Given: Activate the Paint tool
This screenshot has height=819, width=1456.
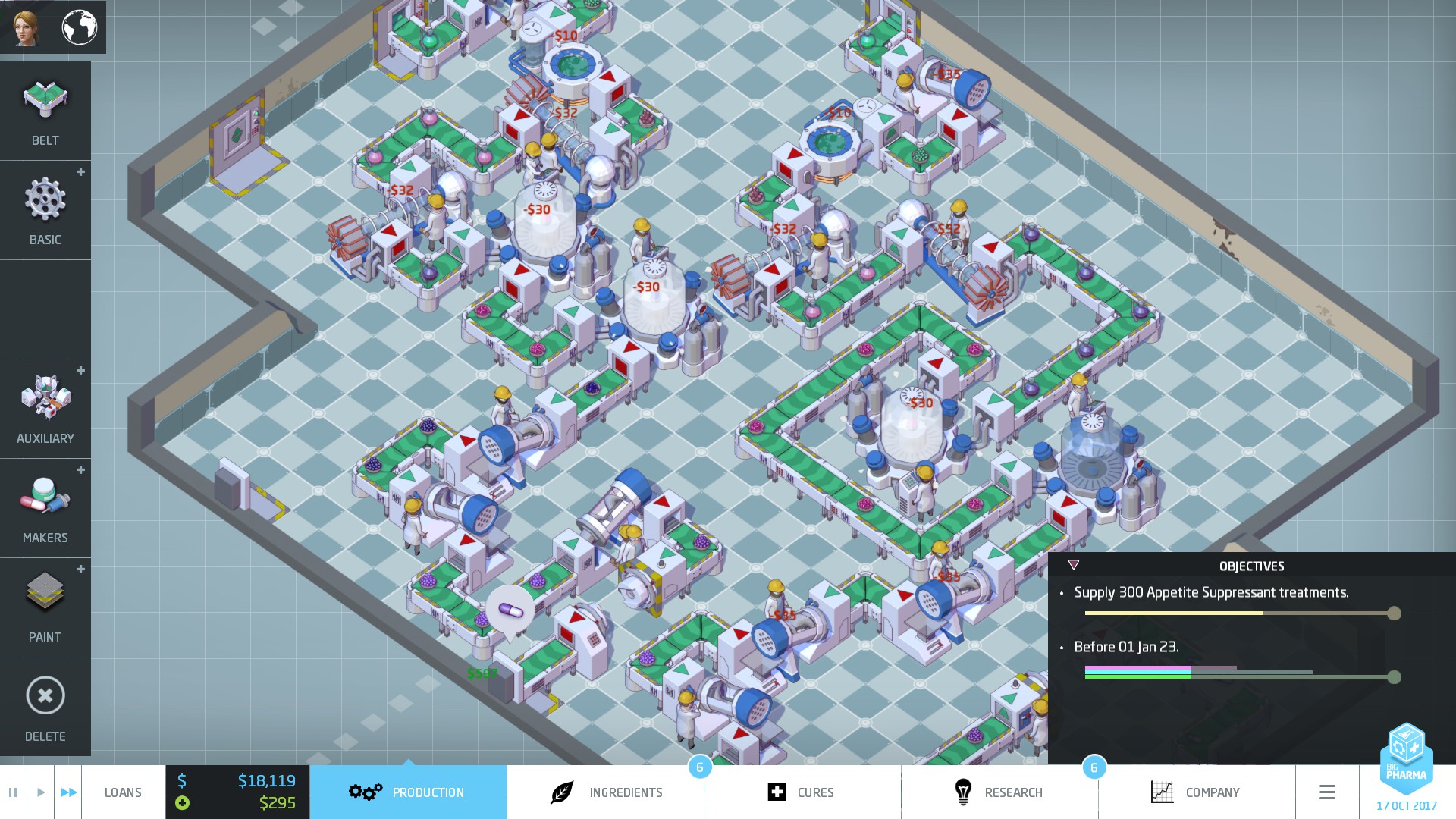Looking at the screenshot, I should (x=45, y=607).
